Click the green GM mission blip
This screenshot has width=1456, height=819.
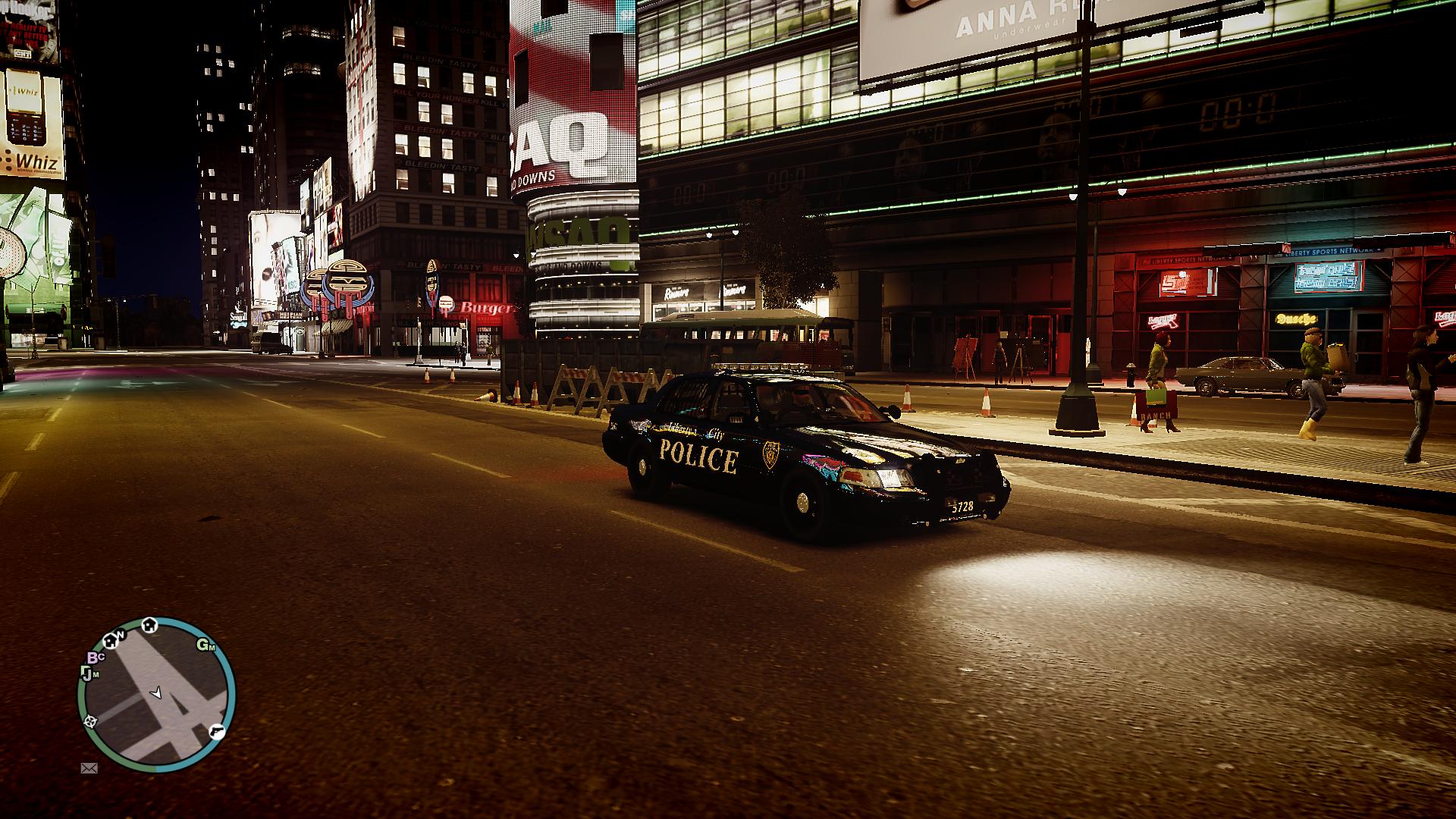(206, 646)
